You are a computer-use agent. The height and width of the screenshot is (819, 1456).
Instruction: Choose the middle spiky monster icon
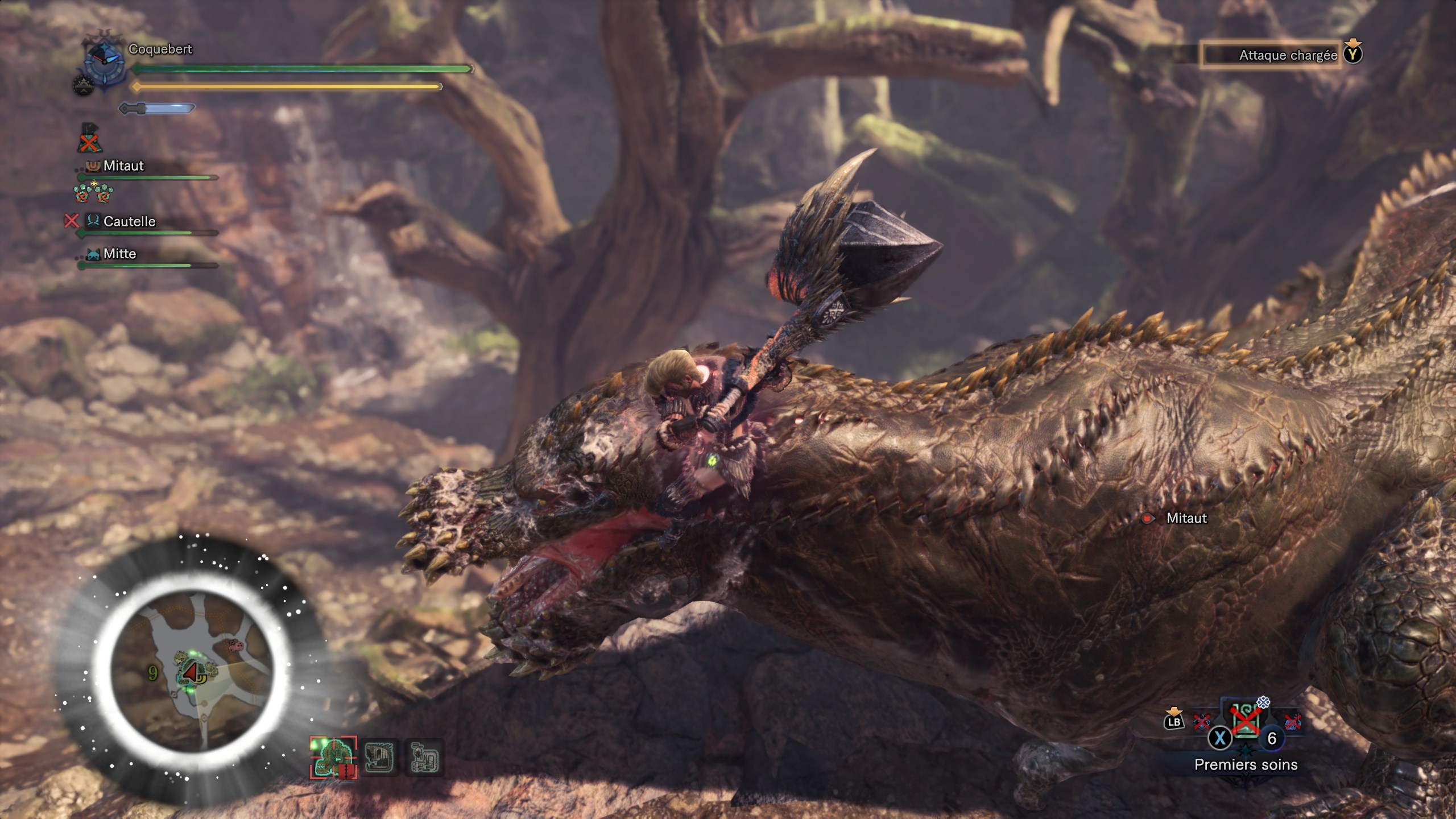point(379,758)
